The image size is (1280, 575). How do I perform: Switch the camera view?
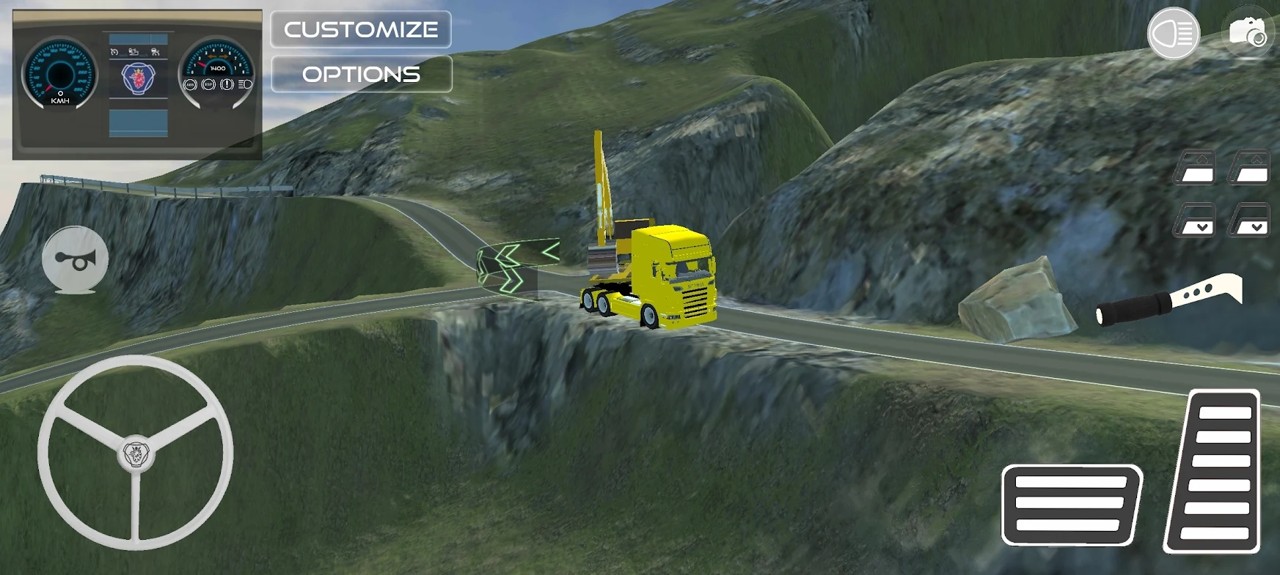click(1247, 33)
